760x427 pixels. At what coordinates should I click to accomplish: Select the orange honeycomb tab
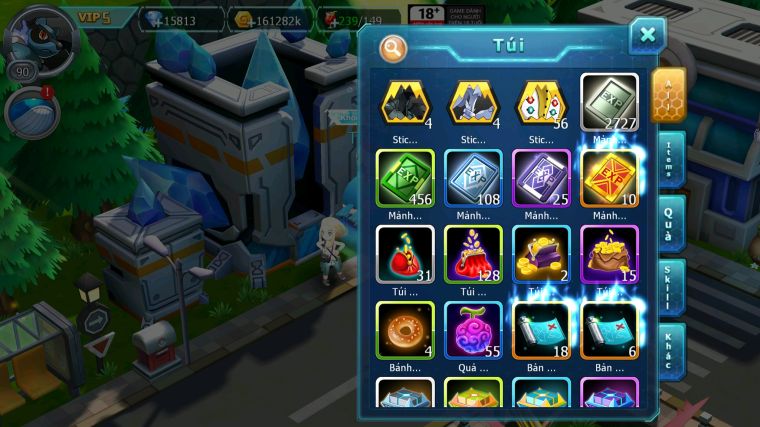click(669, 96)
